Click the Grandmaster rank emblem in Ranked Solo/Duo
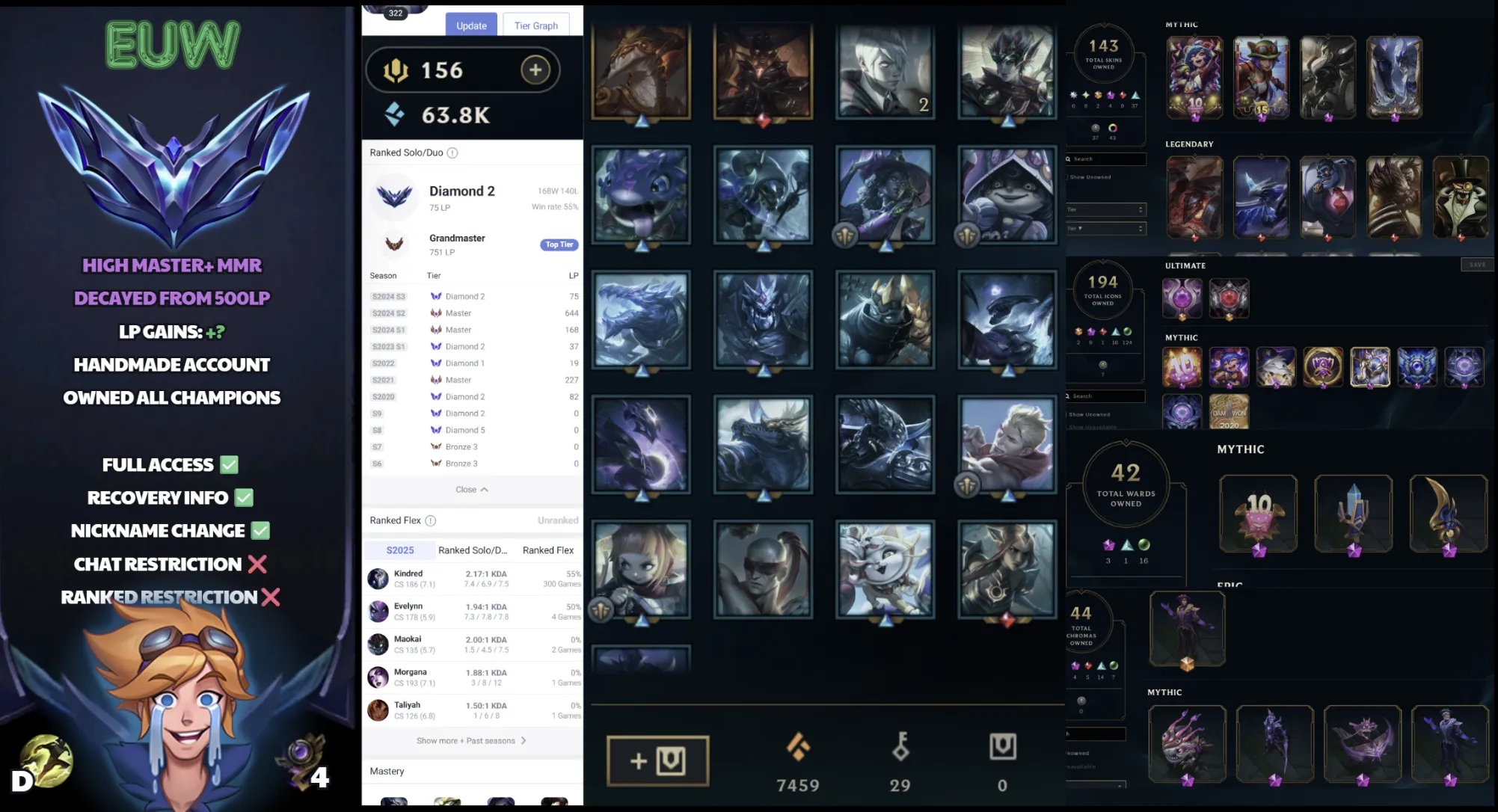Screen dimensions: 1498x812 pos(394,244)
